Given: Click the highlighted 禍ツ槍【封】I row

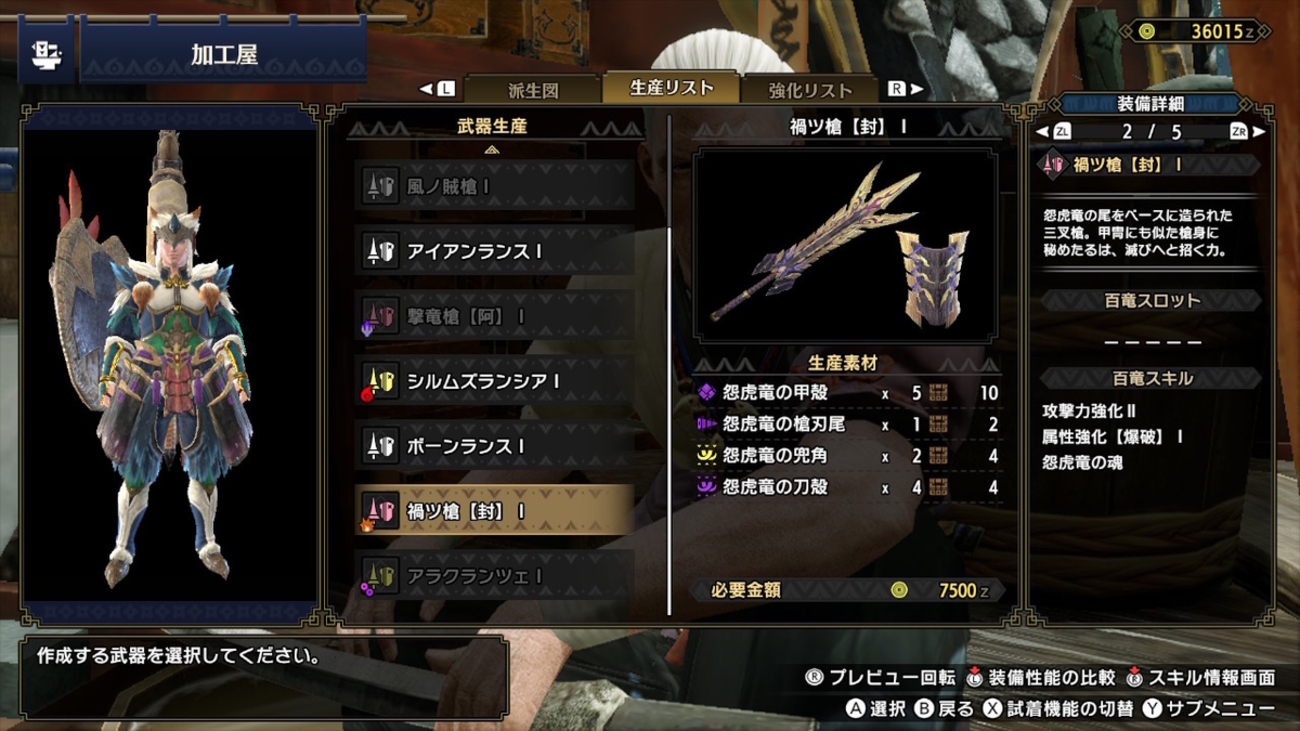Looking at the screenshot, I should click(x=495, y=511).
